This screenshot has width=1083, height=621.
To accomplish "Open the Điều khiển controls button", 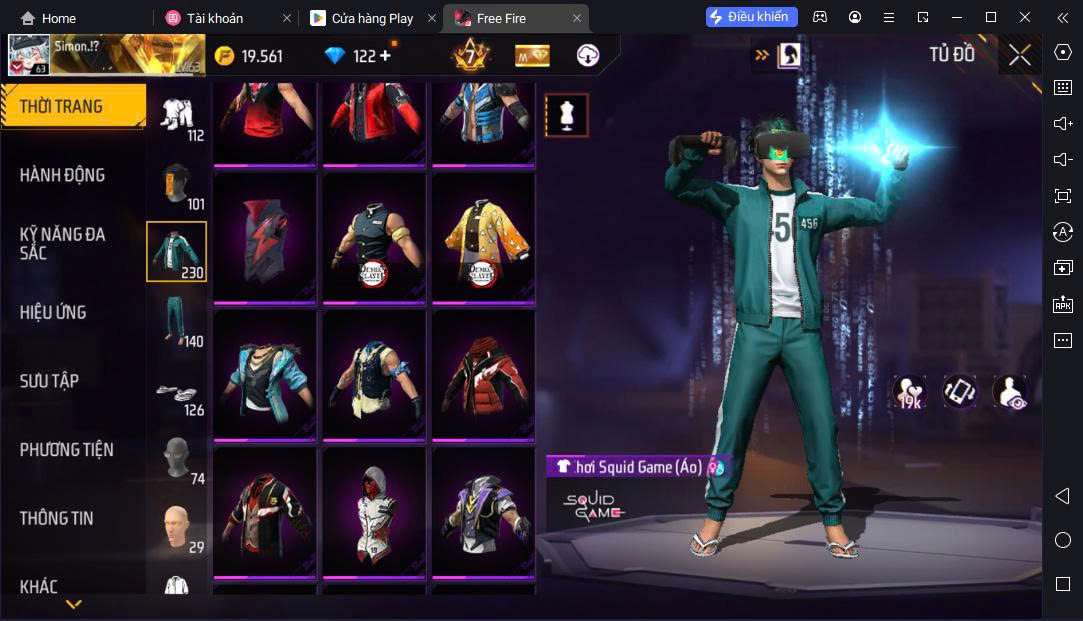I will tap(751, 17).
